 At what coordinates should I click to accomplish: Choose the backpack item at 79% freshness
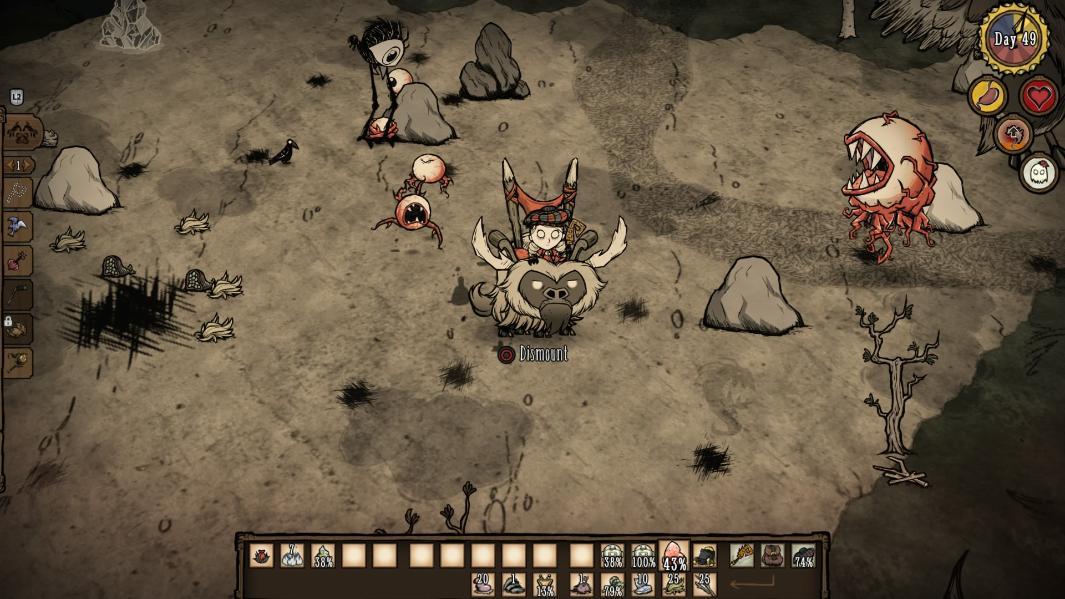point(612,584)
